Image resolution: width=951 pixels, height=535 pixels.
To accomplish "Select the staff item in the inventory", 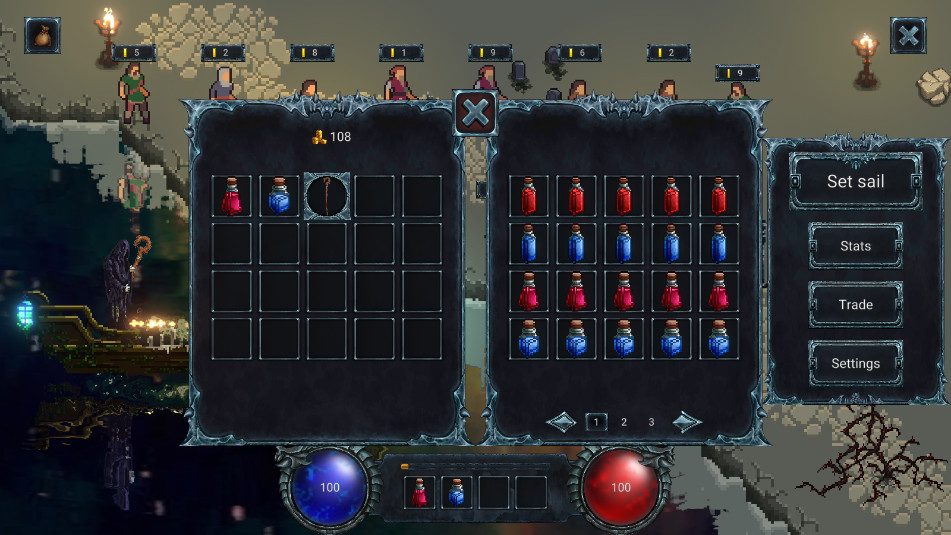I will (326, 196).
